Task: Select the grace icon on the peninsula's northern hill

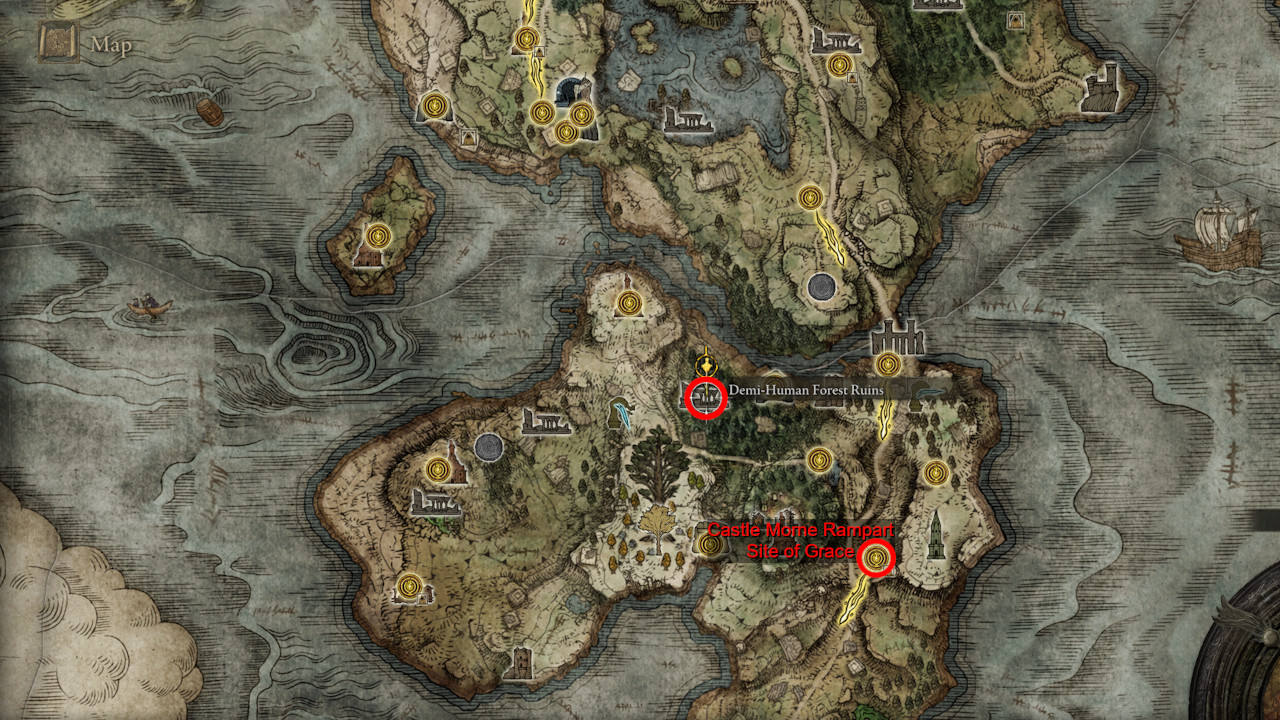Action: (x=627, y=303)
